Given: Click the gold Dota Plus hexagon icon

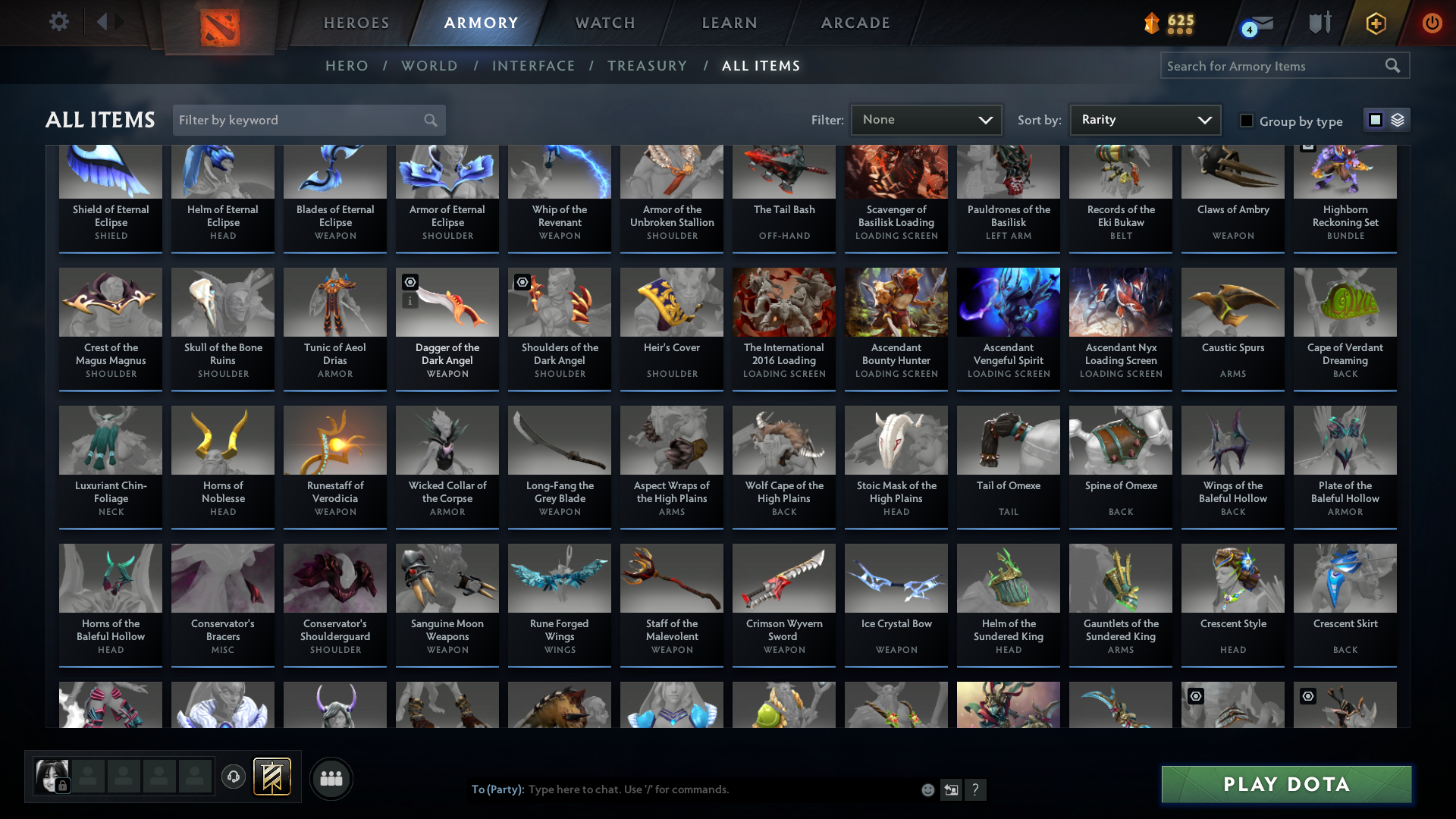Looking at the screenshot, I should (1375, 23).
